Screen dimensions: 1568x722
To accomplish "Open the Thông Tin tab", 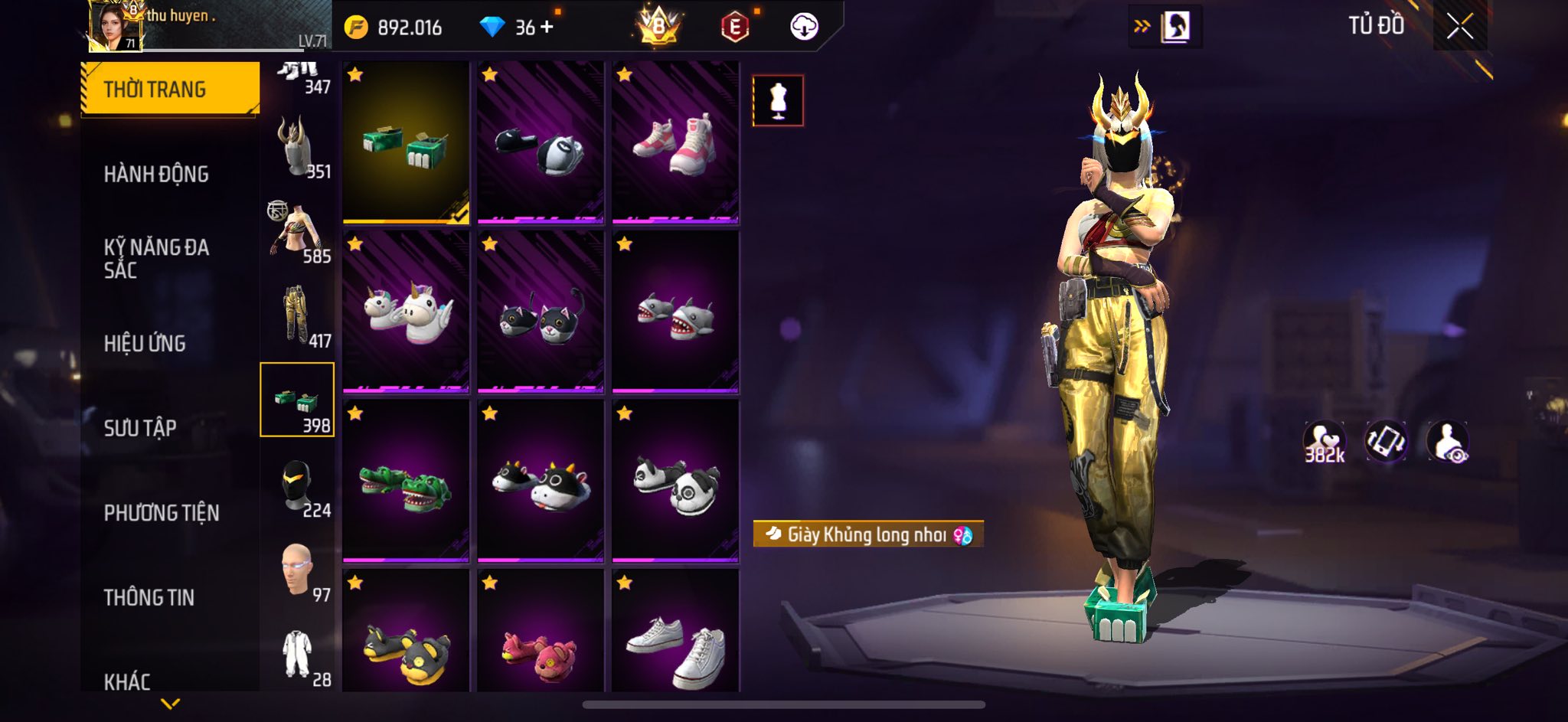I will pos(149,597).
